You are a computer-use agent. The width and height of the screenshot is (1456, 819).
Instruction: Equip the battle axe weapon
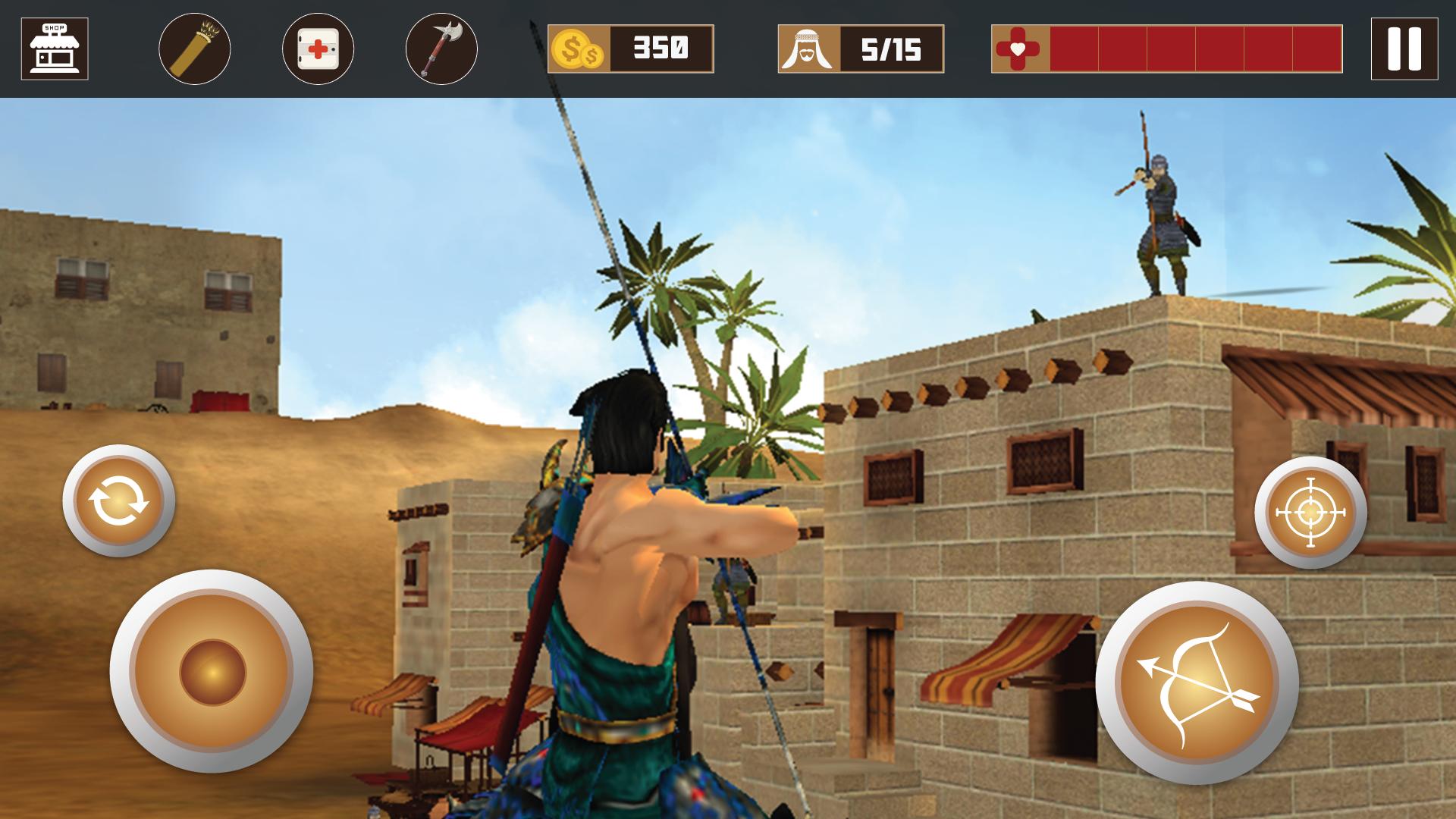point(441,49)
